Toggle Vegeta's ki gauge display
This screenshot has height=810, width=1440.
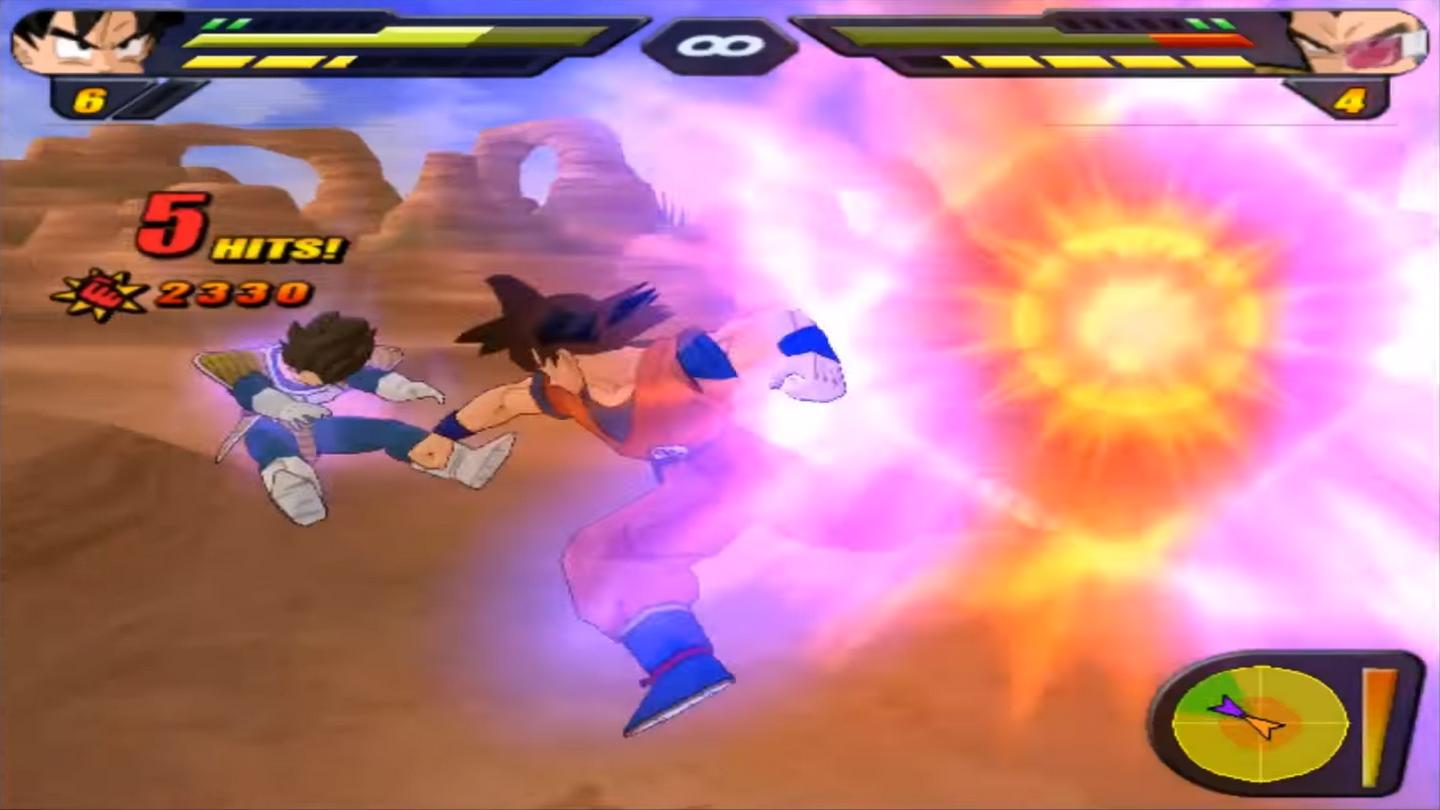point(1100,64)
